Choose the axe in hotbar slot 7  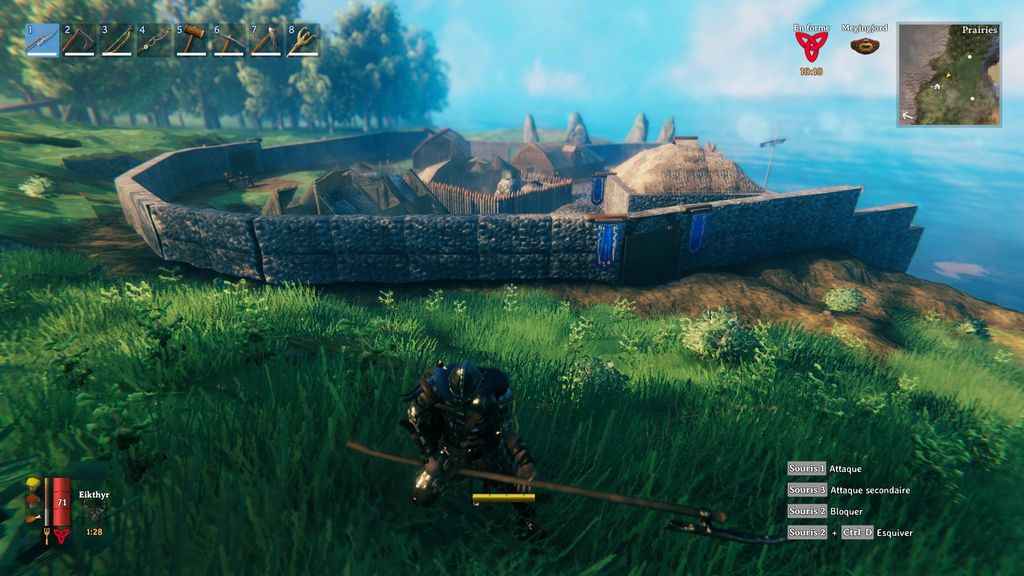coord(266,40)
